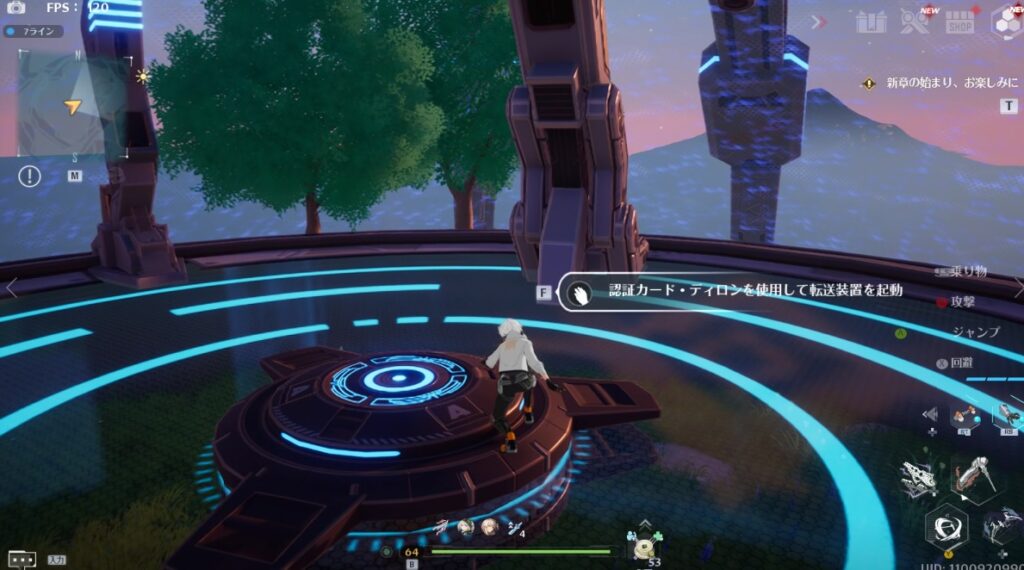
Task: Activate the main weapon attack icon
Action: click(x=971, y=476)
